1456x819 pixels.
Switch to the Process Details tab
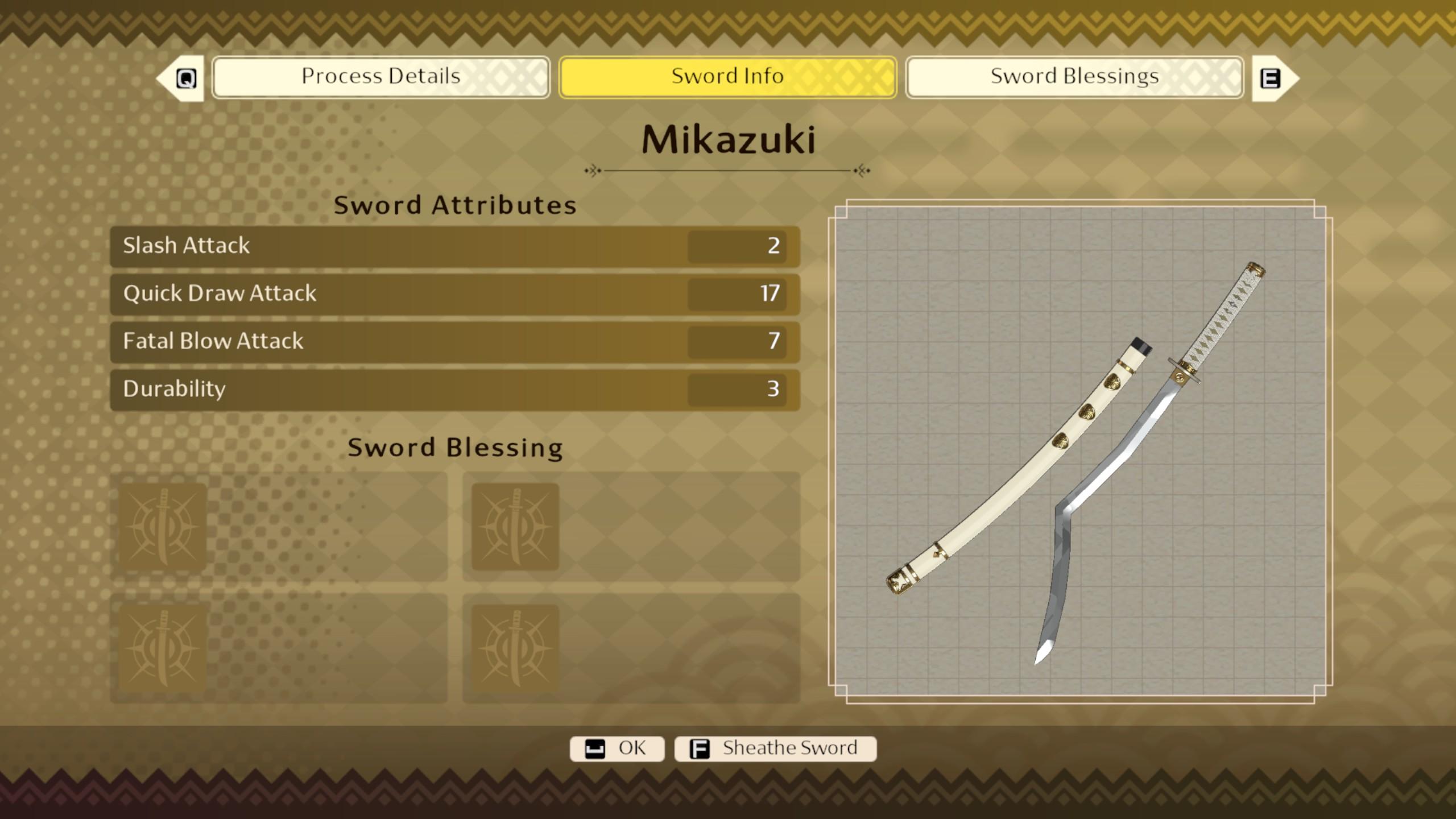pyautogui.click(x=380, y=77)
